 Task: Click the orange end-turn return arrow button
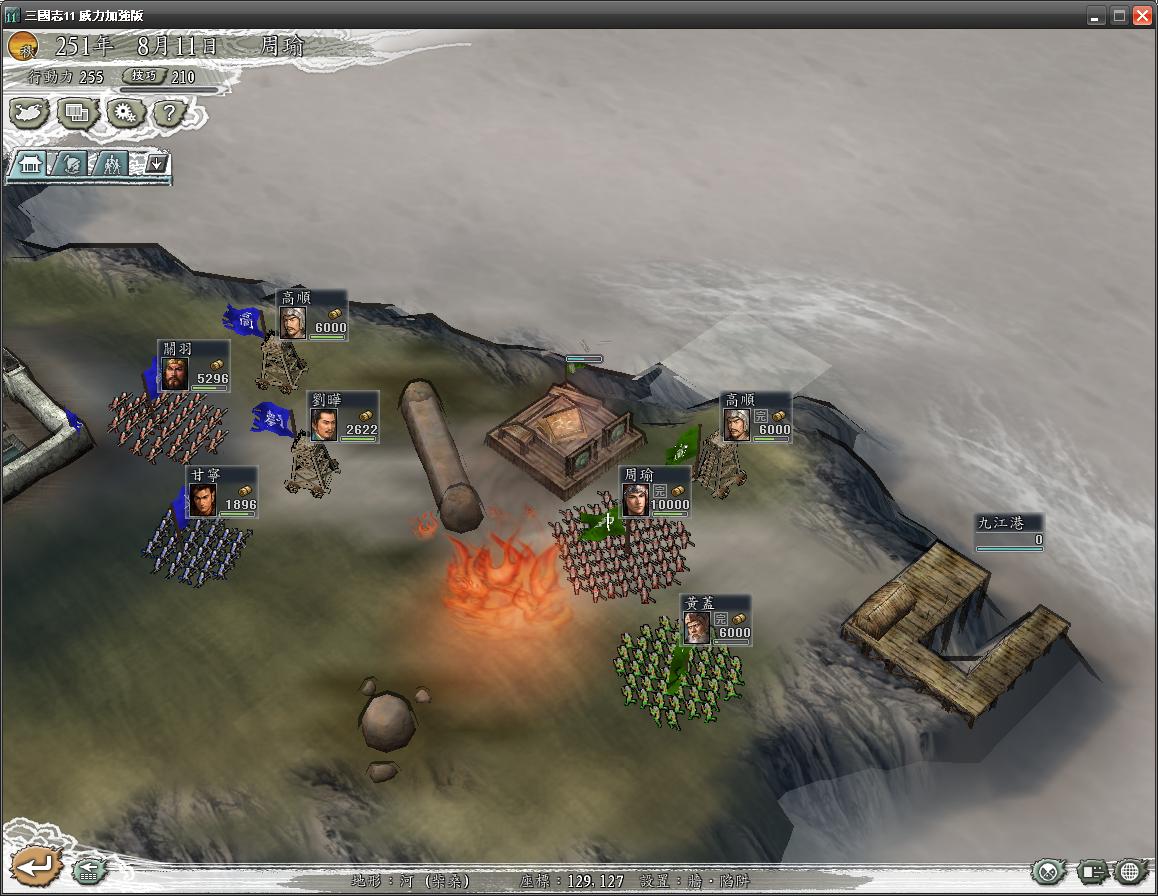point(34,866)
